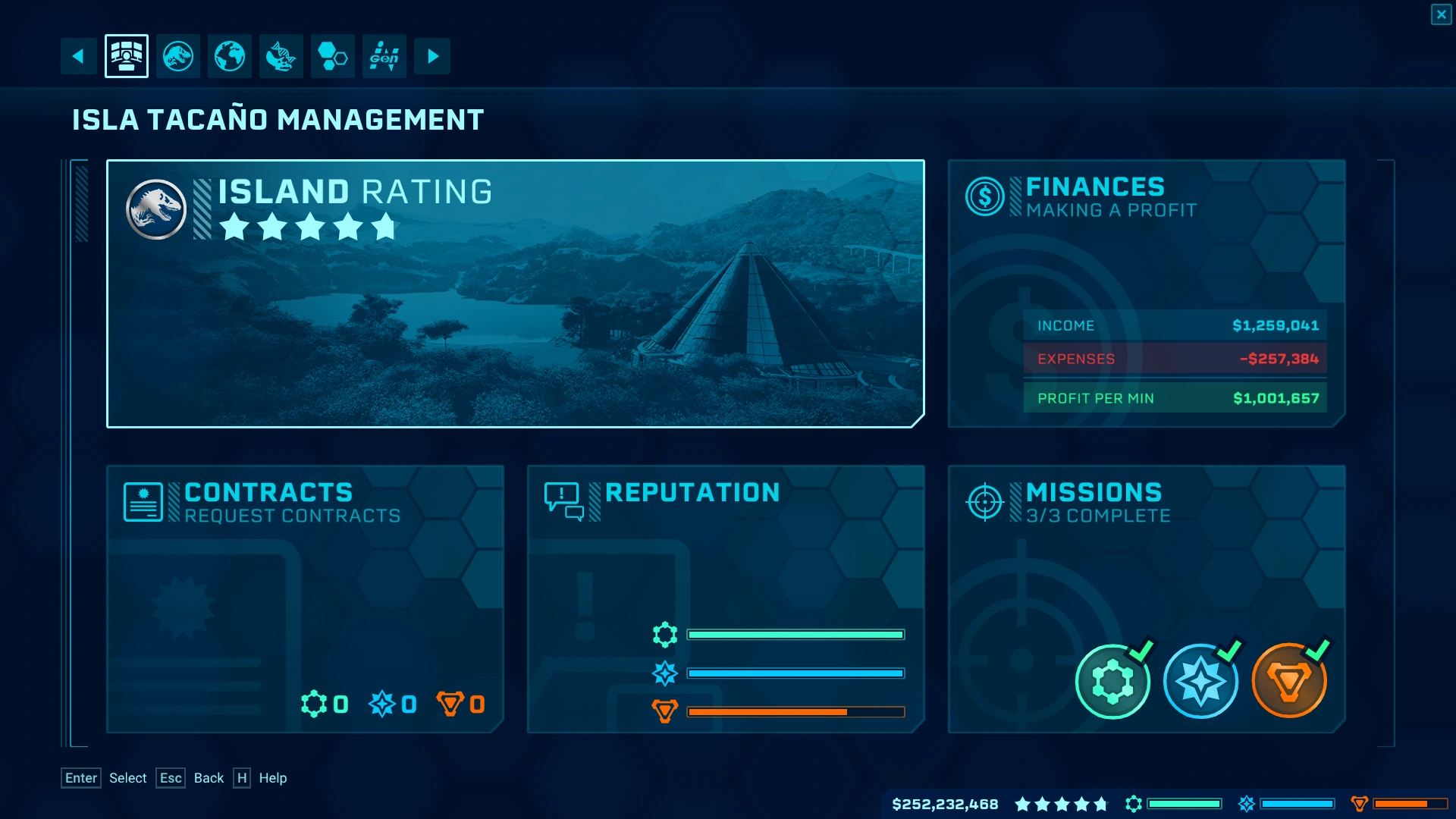Image resolution: width=1456 pixels, height=819 pixels.
Task: Click the orange Security reputation progress bar
Action: pyautogui.click(x=795, y=711)
